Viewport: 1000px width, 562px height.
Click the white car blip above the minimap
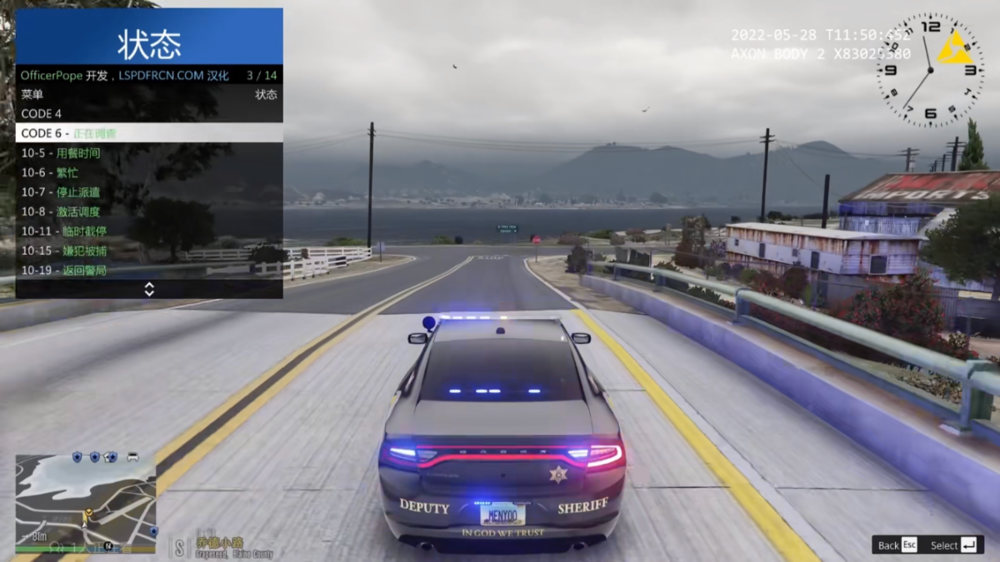(x=132, y=457)
